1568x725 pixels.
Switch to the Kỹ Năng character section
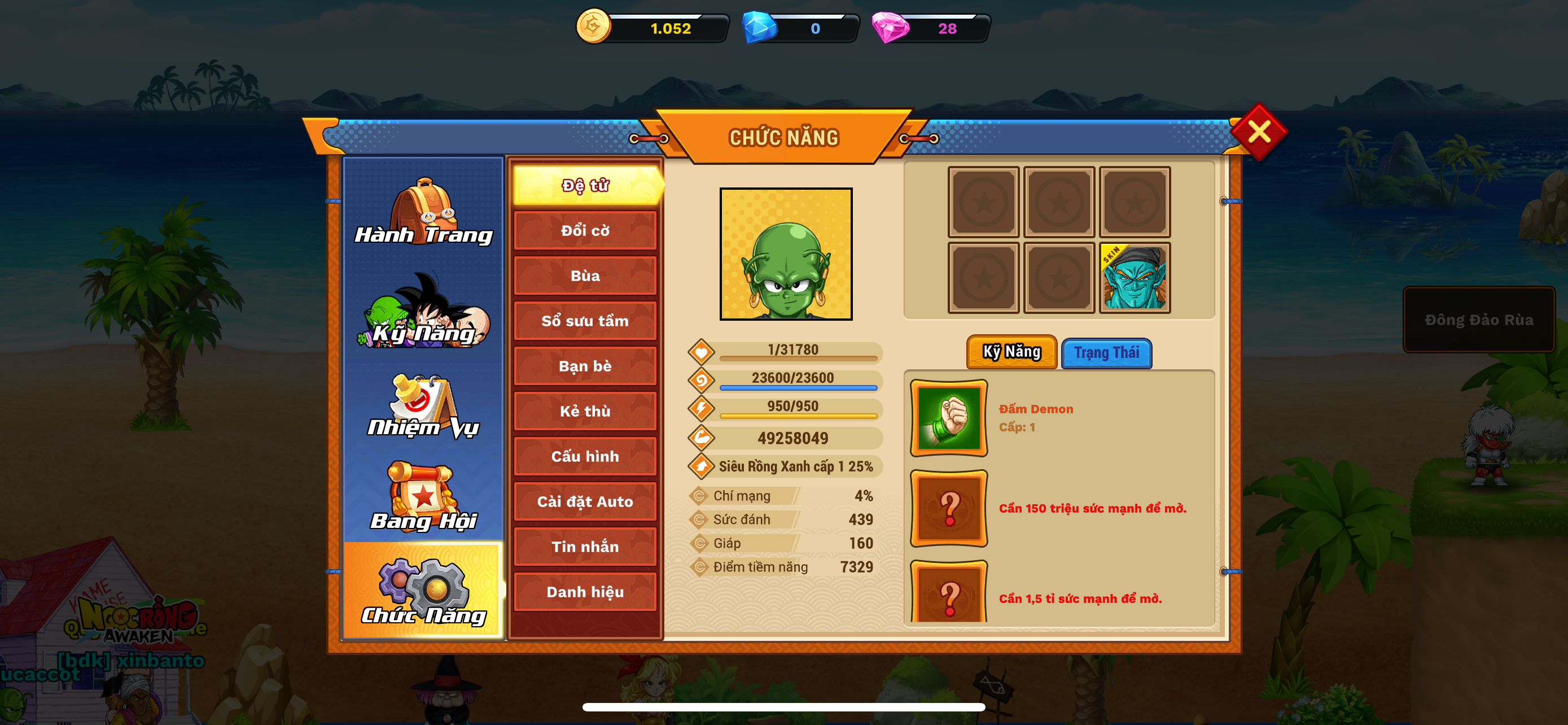pyautogui.click(x=423, y=310)
